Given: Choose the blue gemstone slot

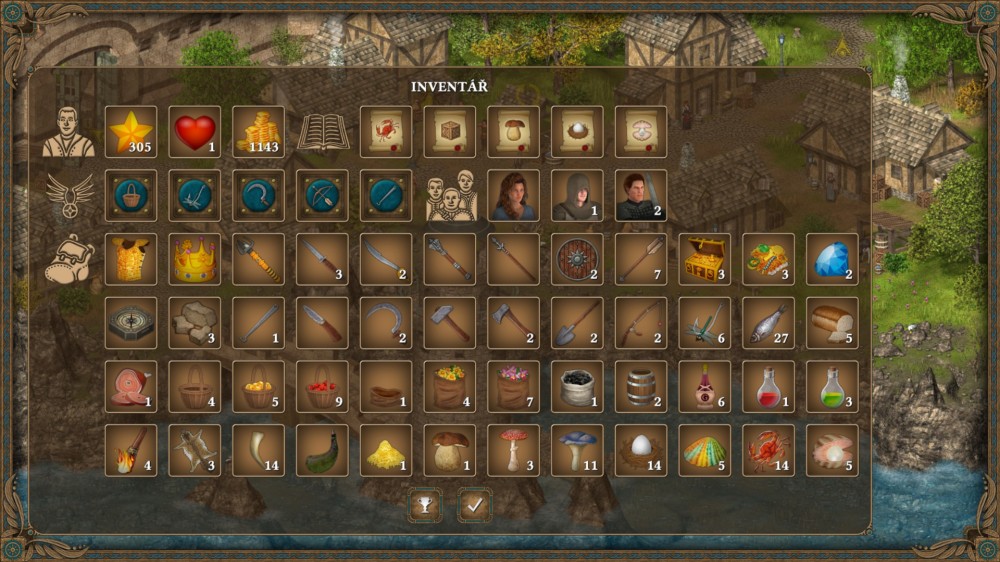Looking at the screenshot, I should pos(832,259).
